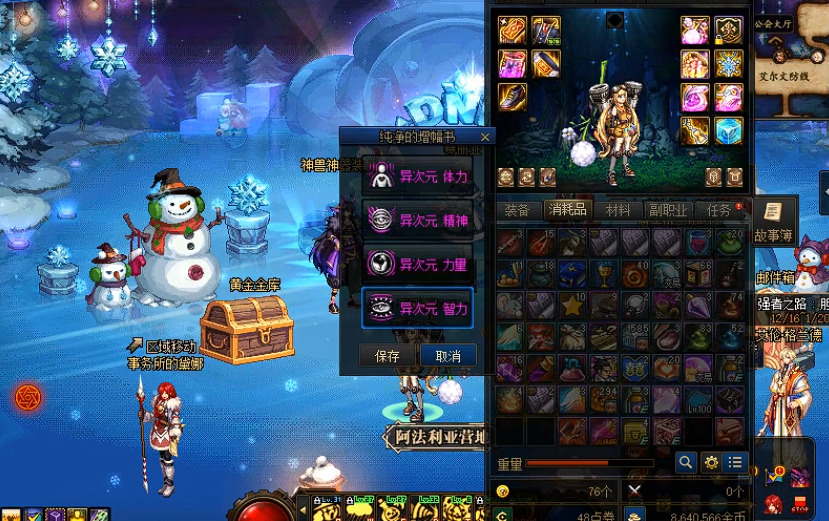This screenshot has width=829, height=521.
Task: Open the inventory gear settings button
Action: tap(711, 462)
